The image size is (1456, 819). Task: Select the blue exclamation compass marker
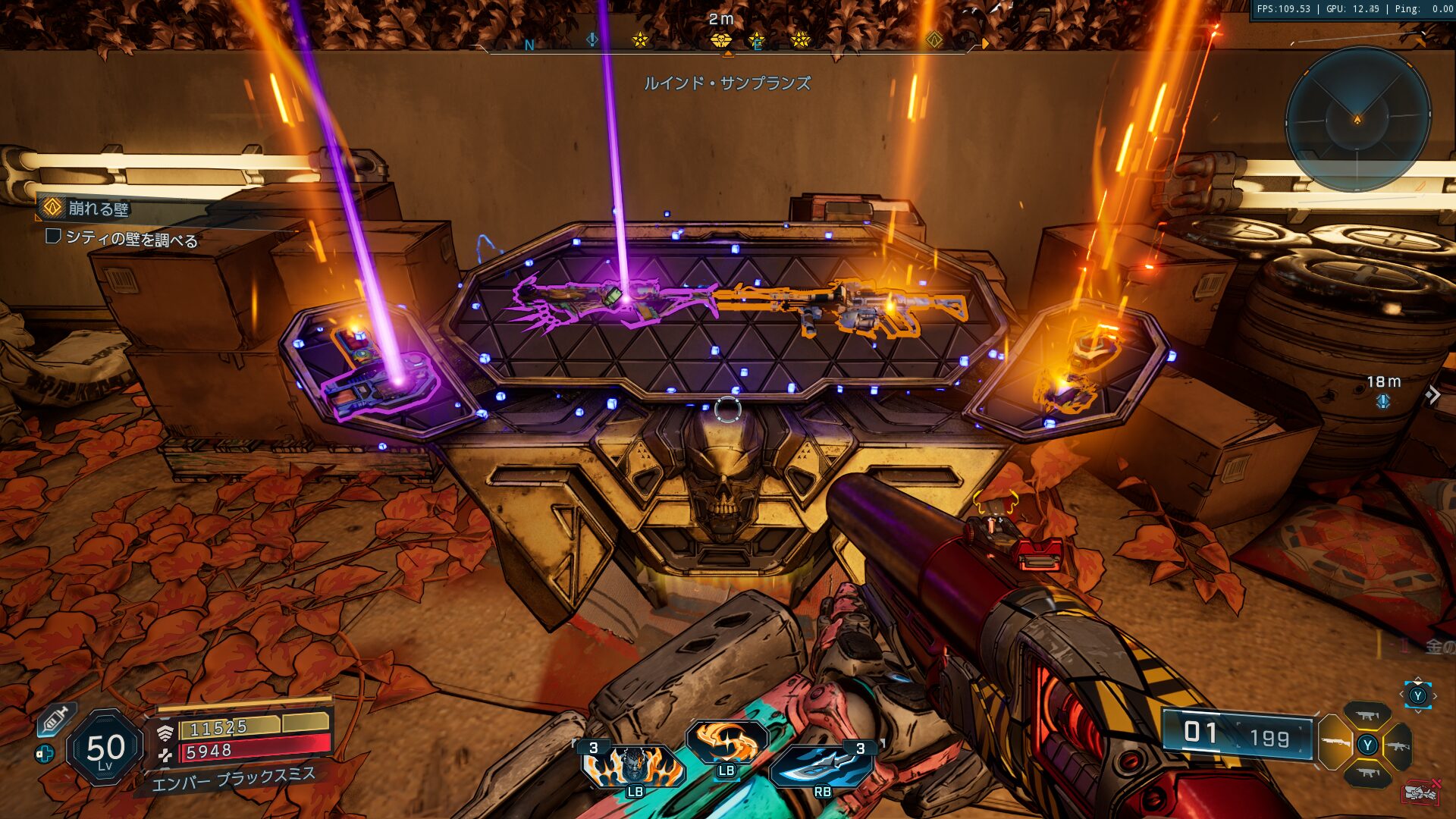click(x=592, y=39)
